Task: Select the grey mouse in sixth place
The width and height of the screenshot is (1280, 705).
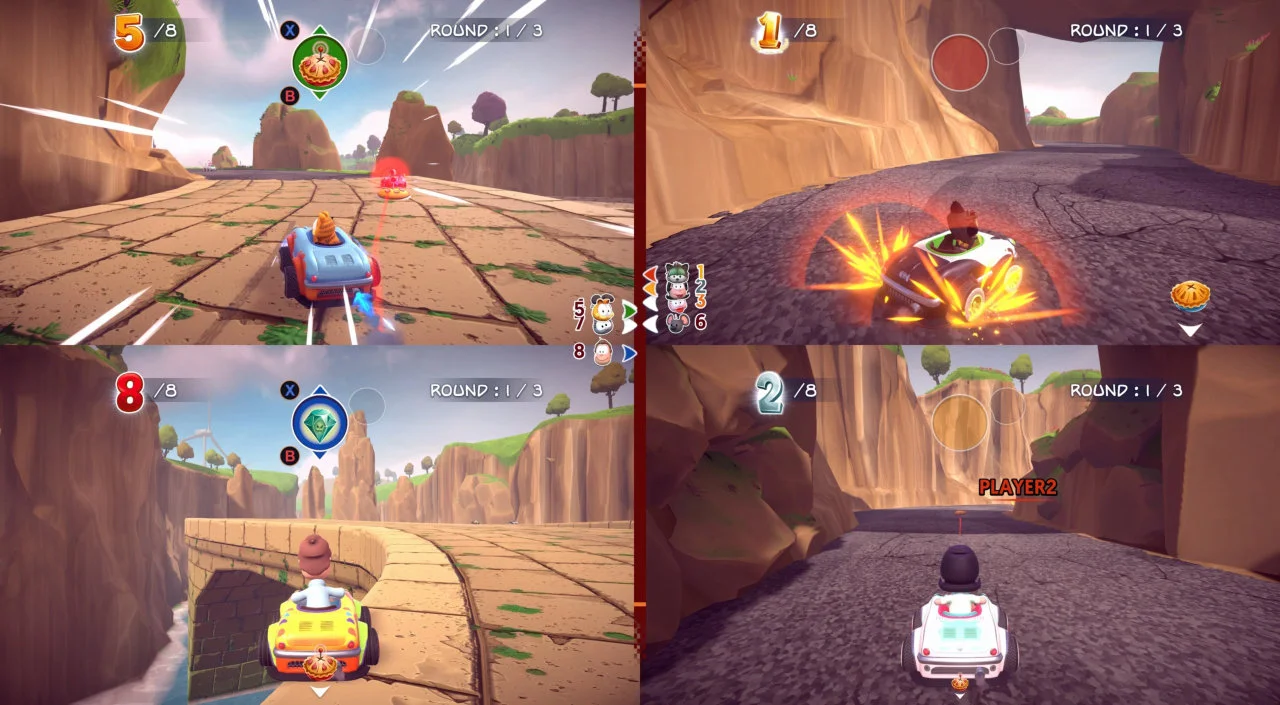Action: (677, 322)
